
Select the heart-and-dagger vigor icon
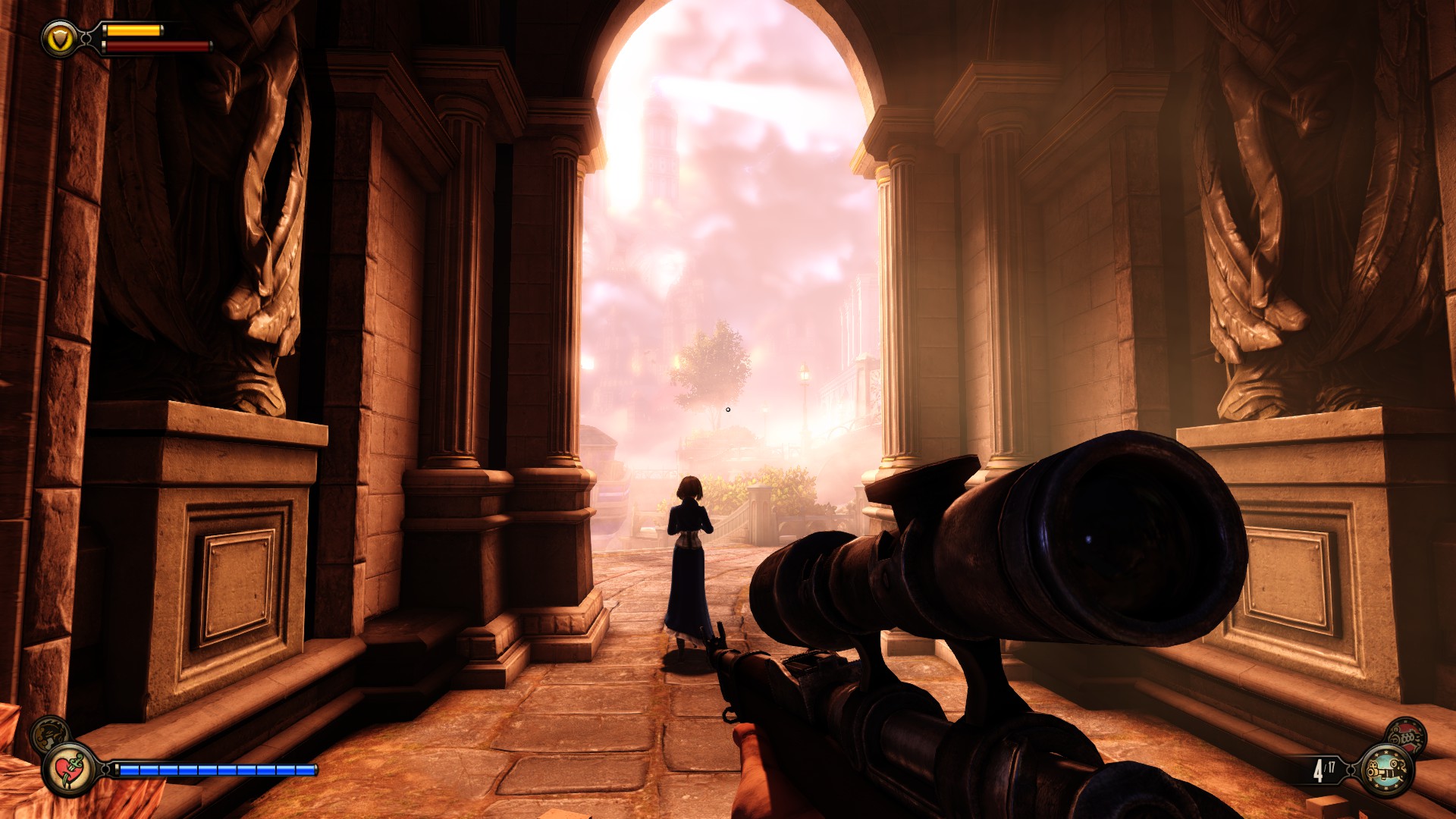(x=69, y=769)
